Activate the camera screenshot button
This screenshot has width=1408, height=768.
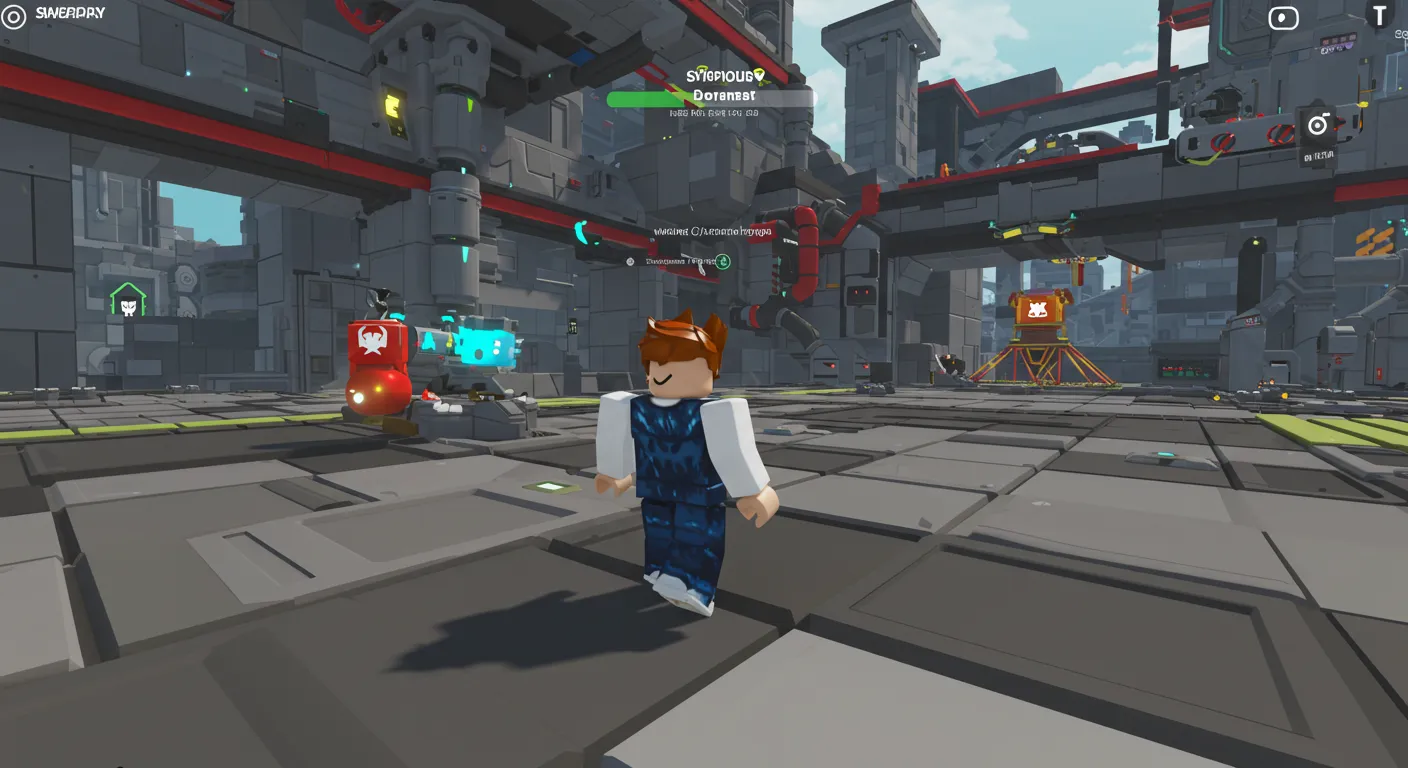(x=1318, y=125)
